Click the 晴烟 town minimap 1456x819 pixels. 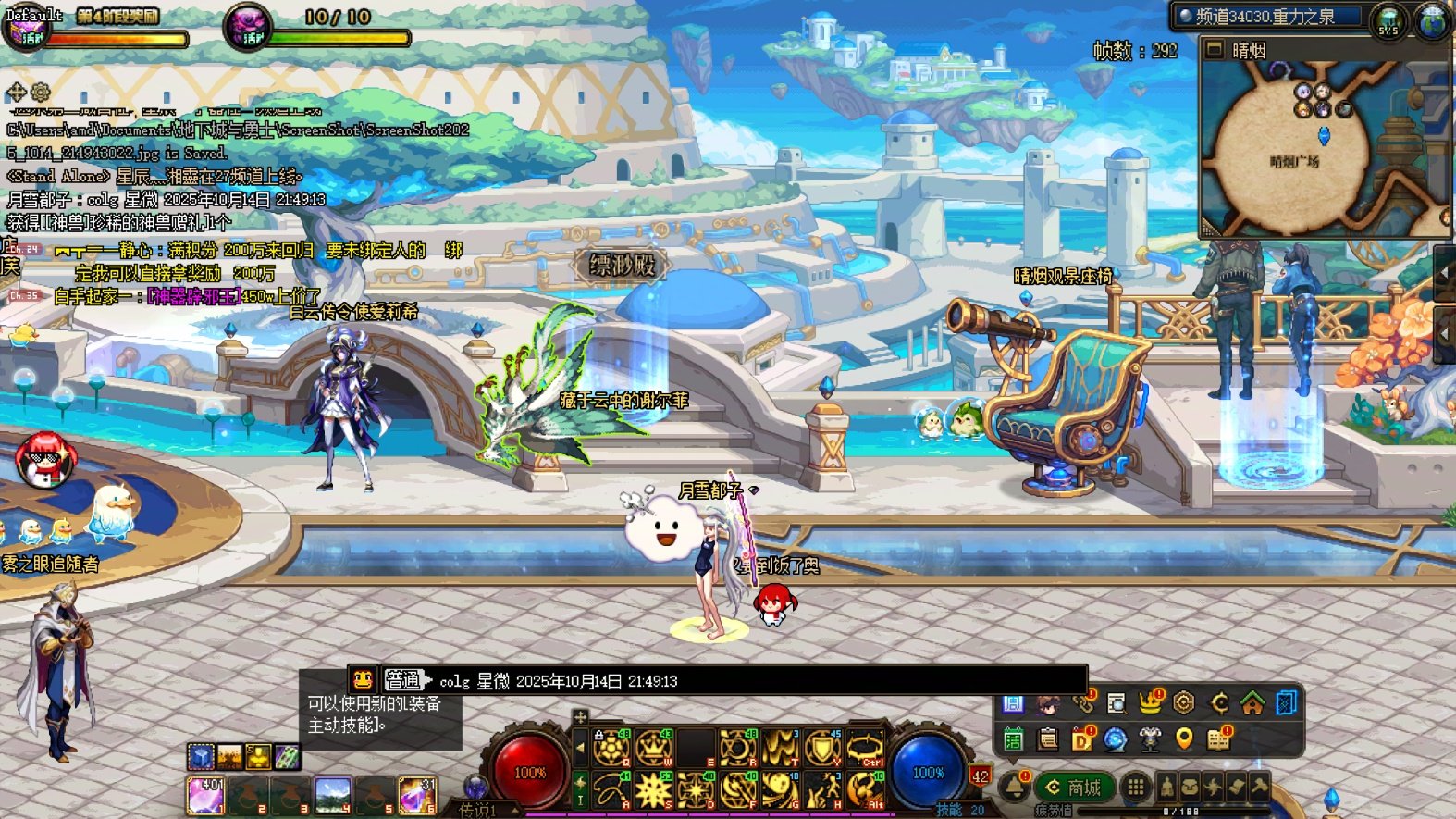click(x=1323, y=148)
